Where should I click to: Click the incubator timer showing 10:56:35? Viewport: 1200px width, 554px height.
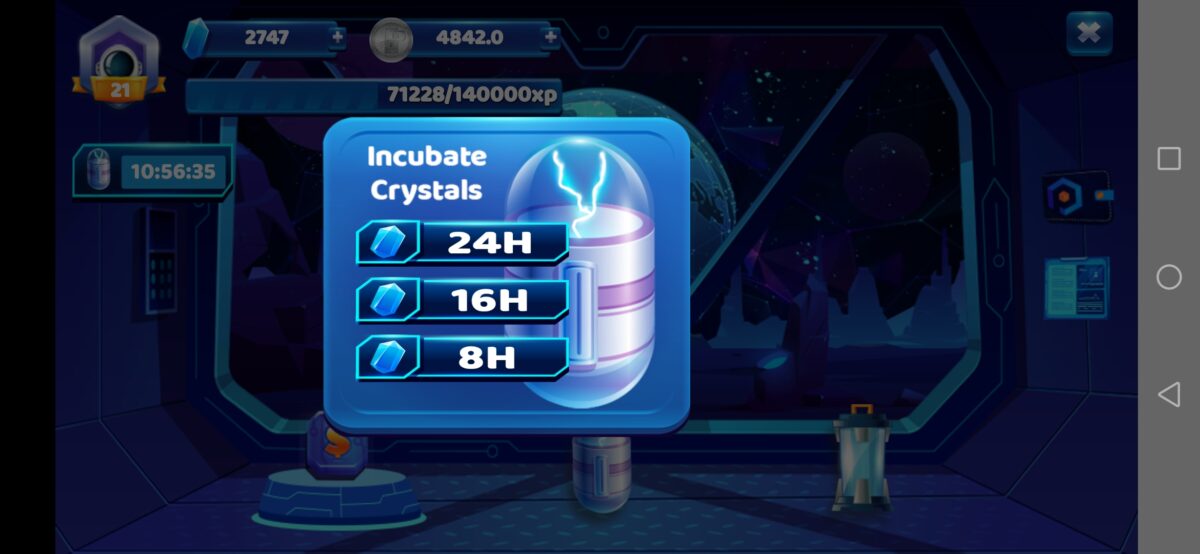[153, 172]
